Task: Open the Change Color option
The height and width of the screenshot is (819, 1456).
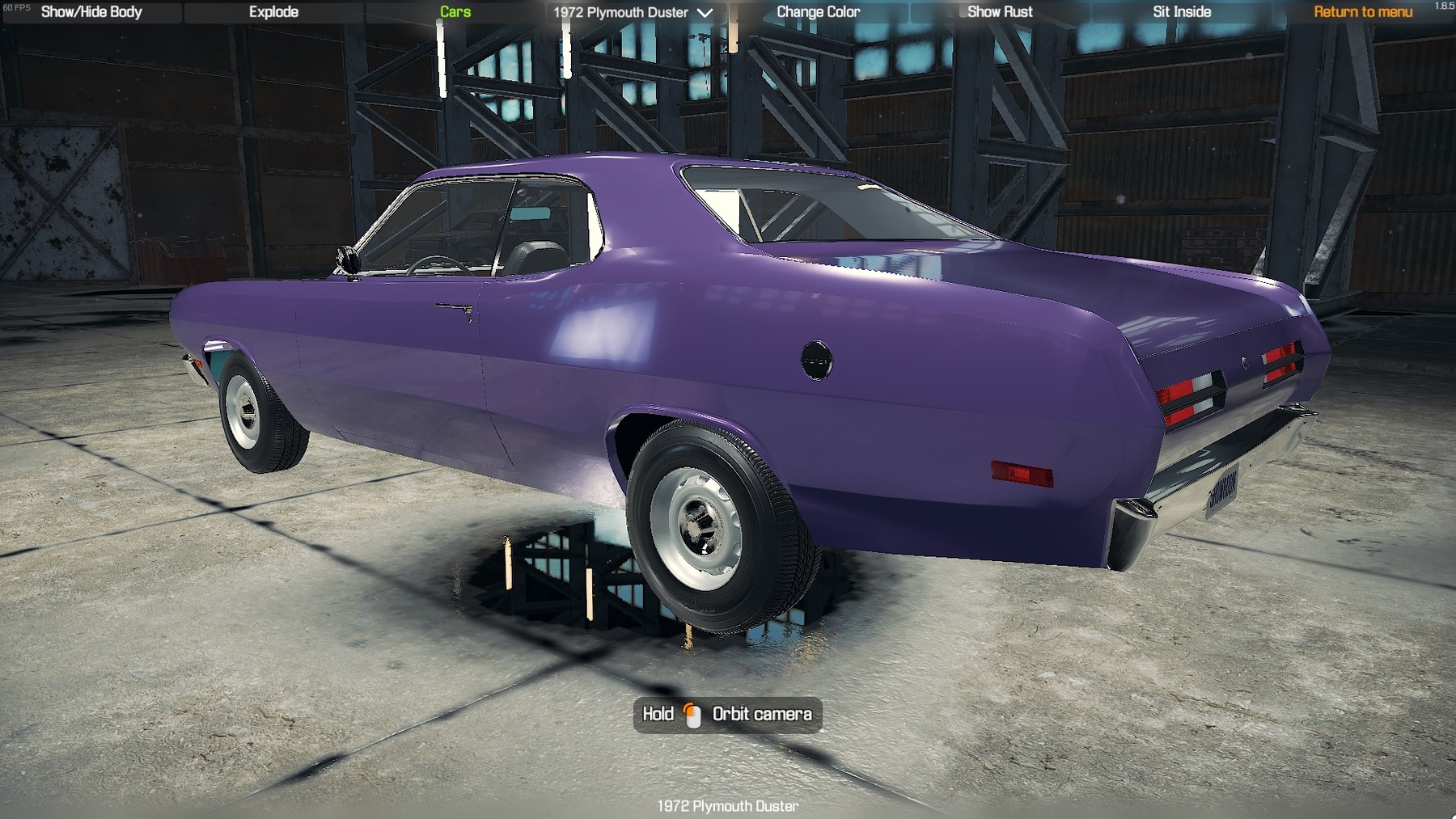Action: point(818,12)
